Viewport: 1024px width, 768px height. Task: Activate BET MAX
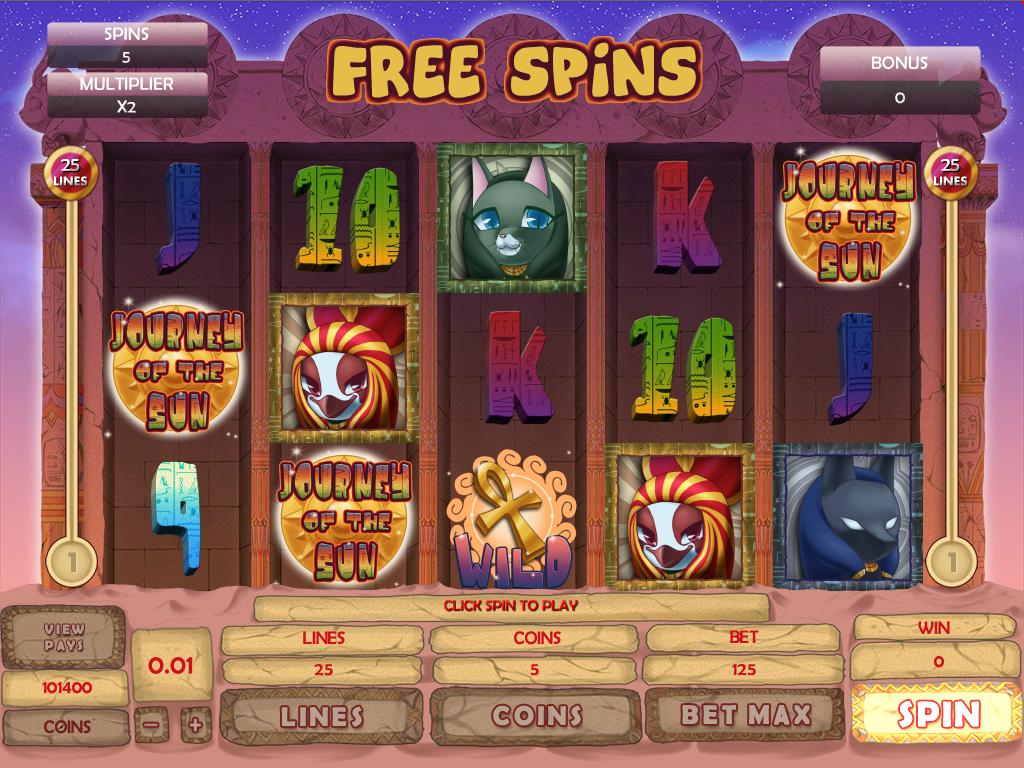coord(745,714)
